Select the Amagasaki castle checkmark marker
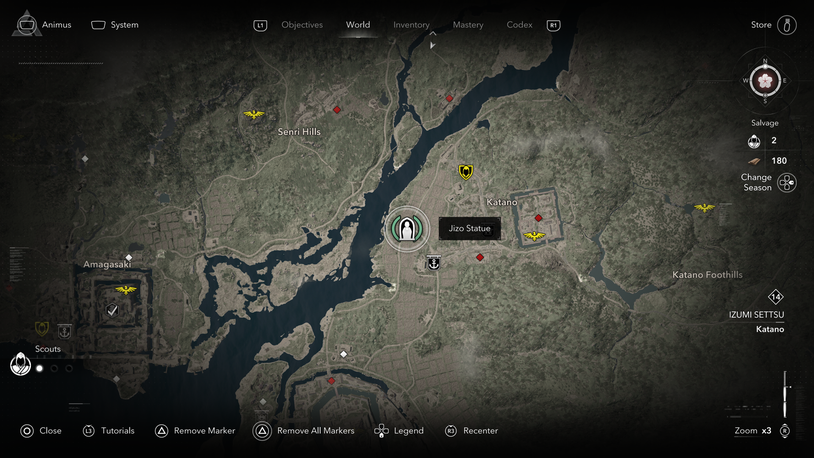 tap(113, 311)
